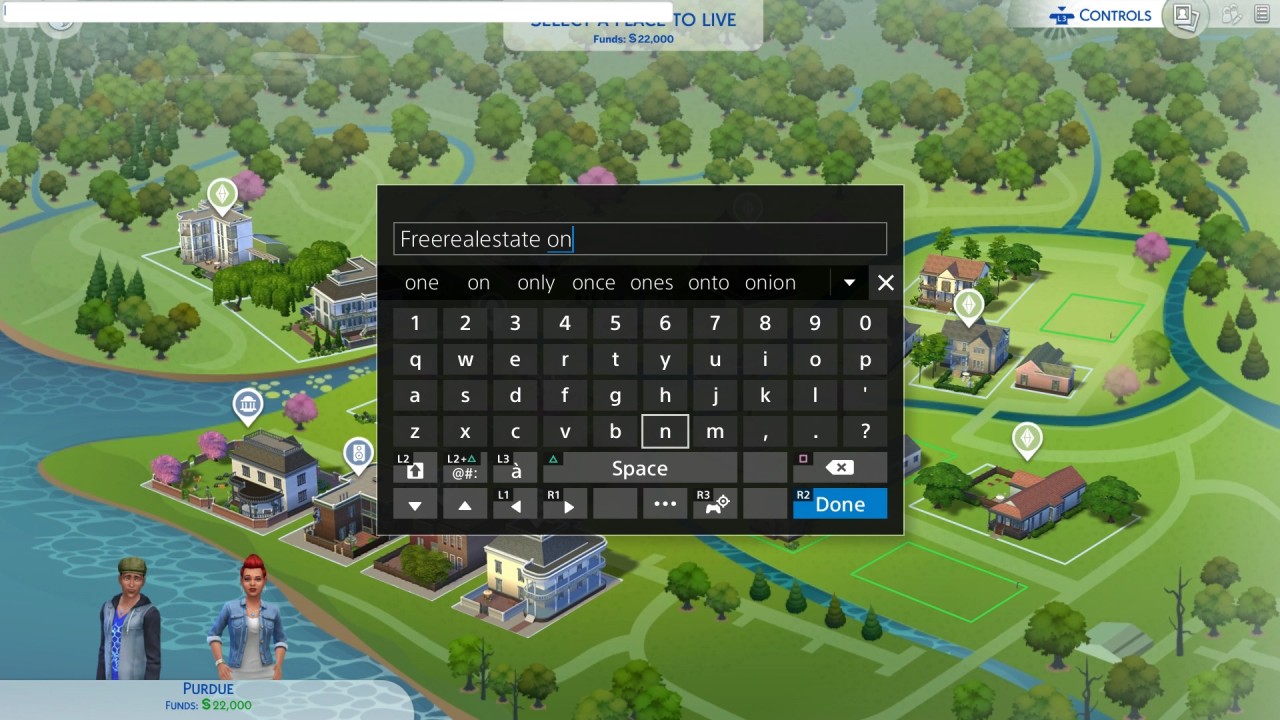
Task: Click the Freerealestate text input field
Action: click(640, 239)
